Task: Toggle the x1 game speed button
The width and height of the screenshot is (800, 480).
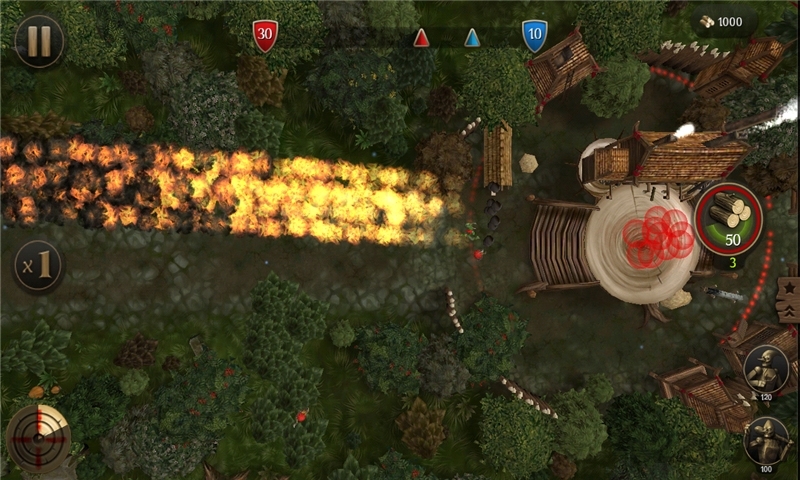Action: point(39,266)
